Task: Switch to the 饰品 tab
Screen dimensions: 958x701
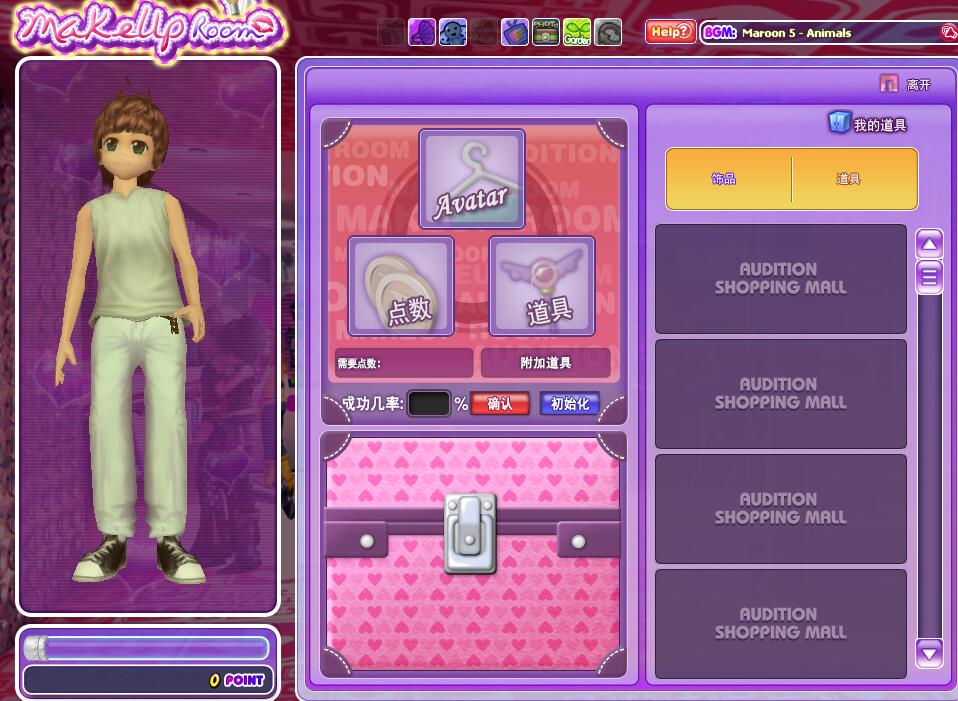Action: click(x=724, y=179)
